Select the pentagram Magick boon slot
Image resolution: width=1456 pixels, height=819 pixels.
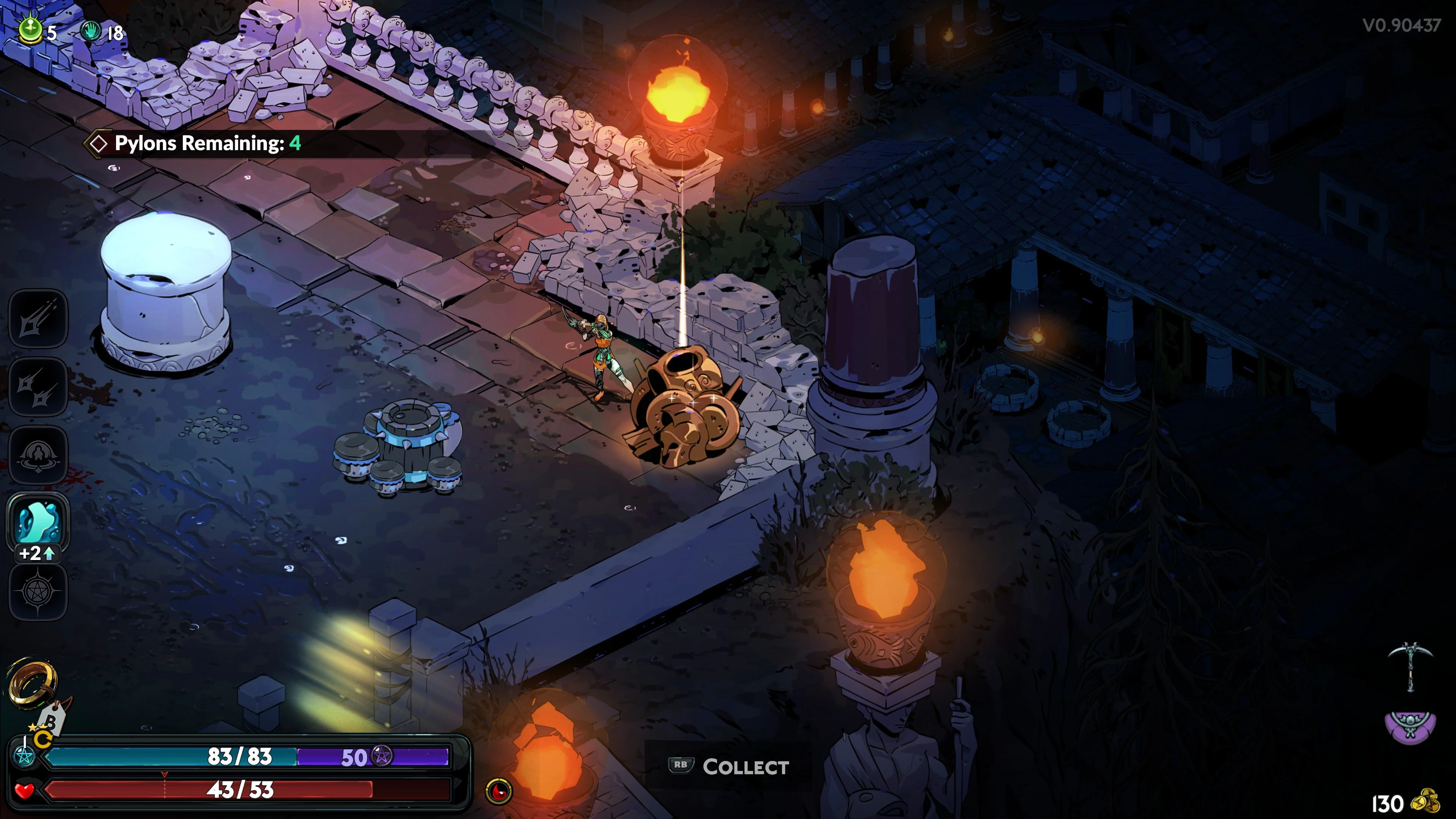tap(38, 591)
